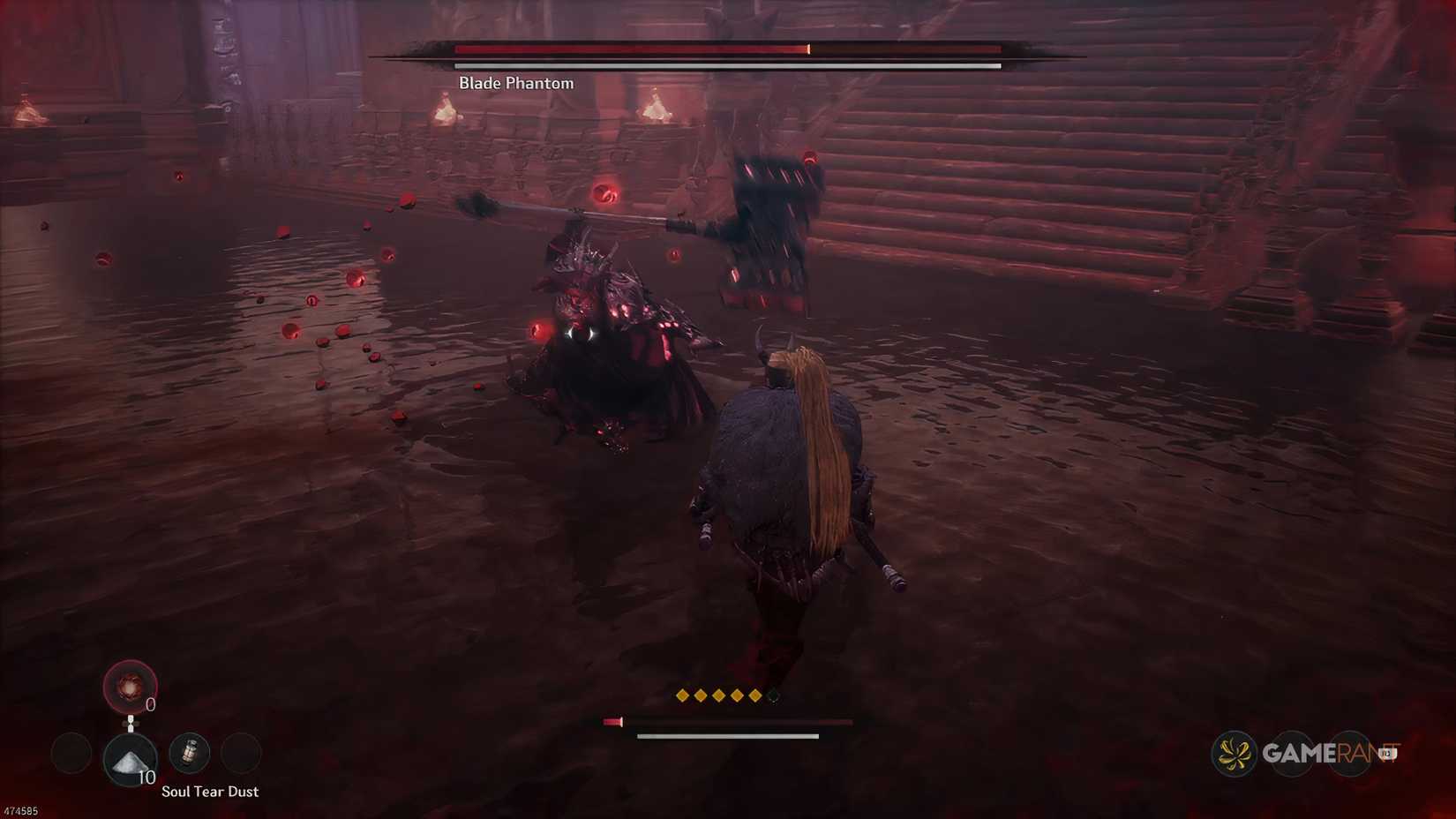Click the small hourglass icon below the soul orb
Viewport: 1456px width, 819px height.
point(131,724)
